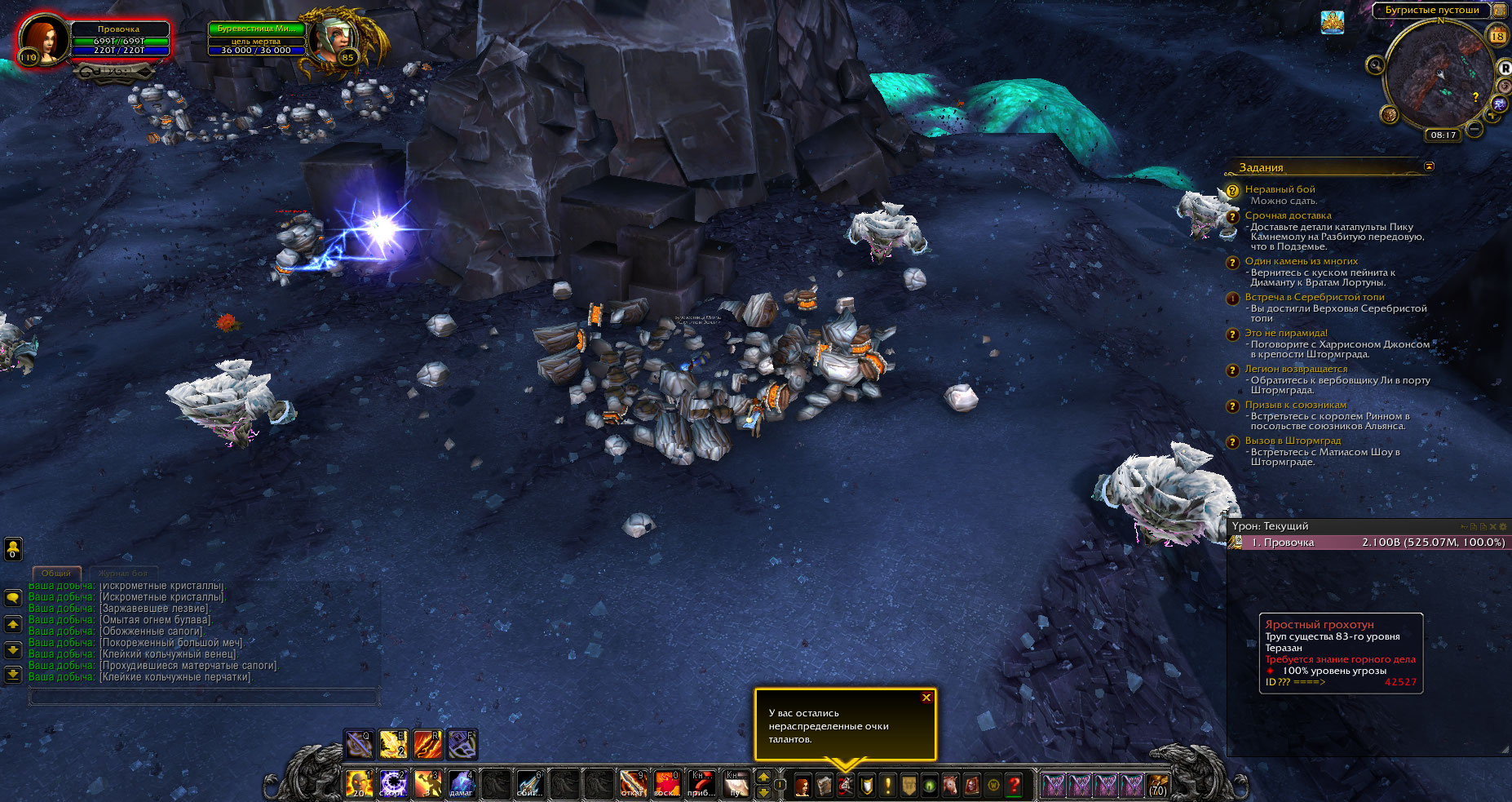Zoom in the minimap with plus button

(1492, 117)
